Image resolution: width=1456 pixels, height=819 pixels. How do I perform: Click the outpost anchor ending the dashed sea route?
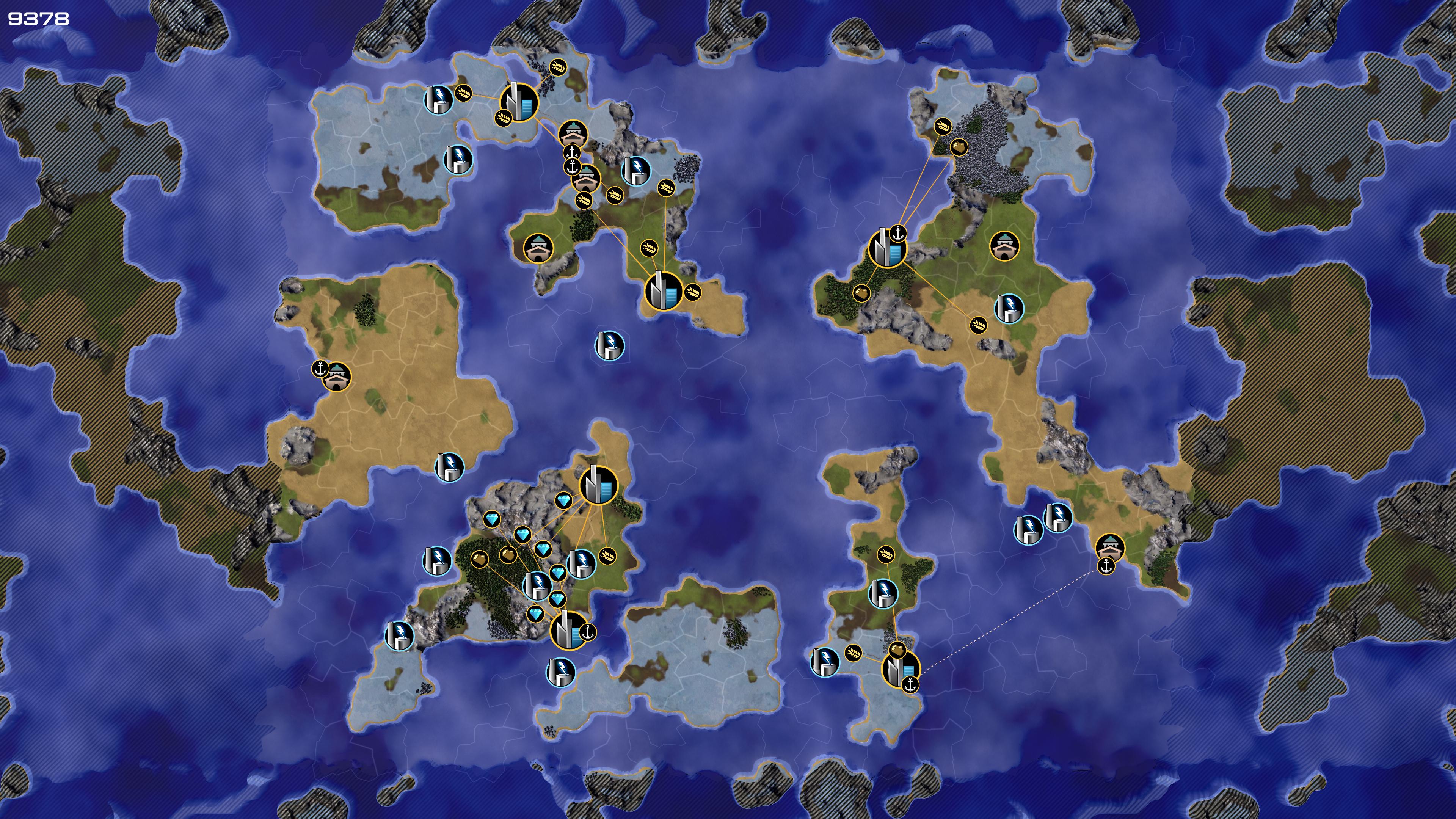[1106, 566]
